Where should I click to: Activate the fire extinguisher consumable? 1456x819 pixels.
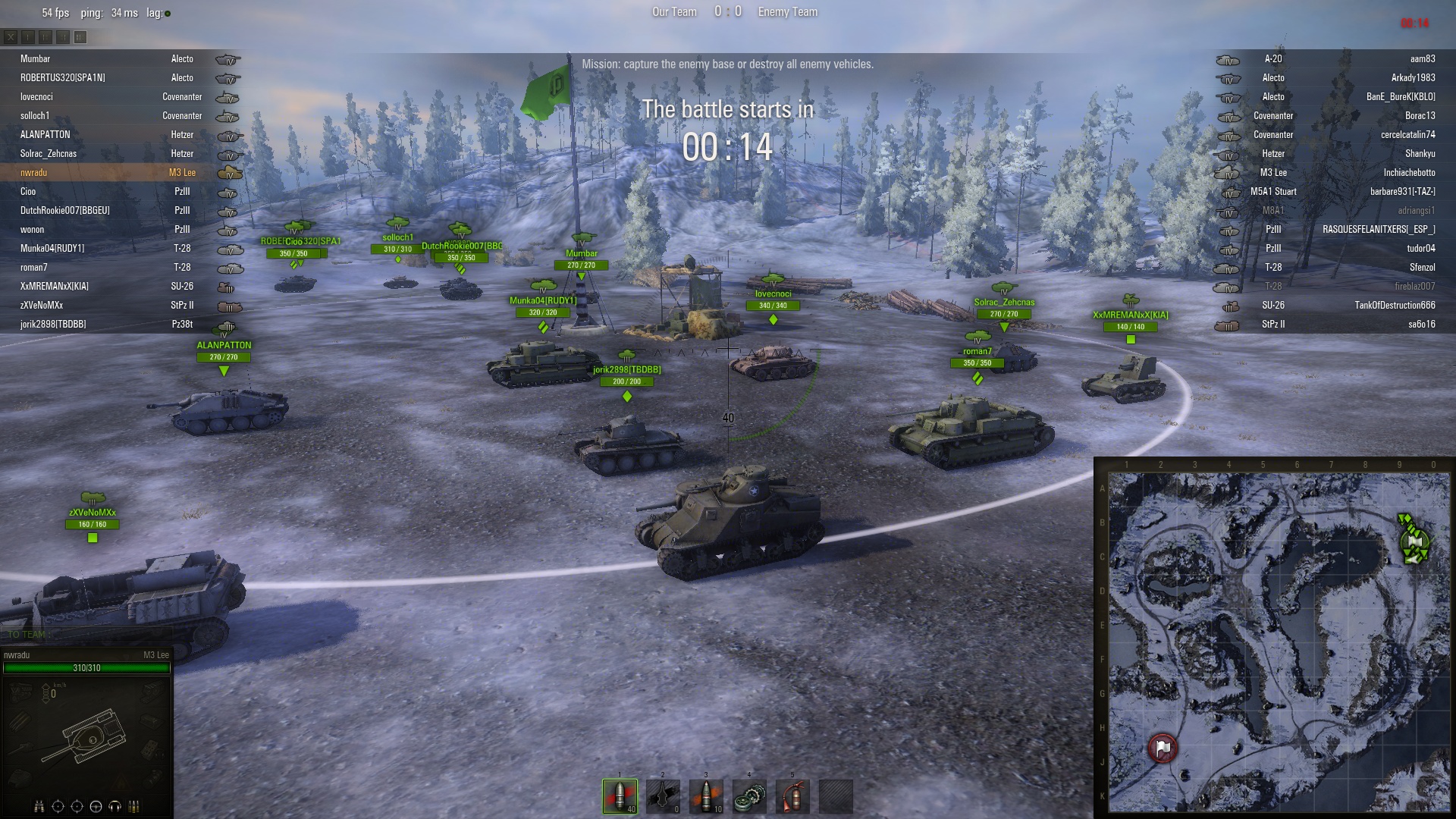point(792,796)
